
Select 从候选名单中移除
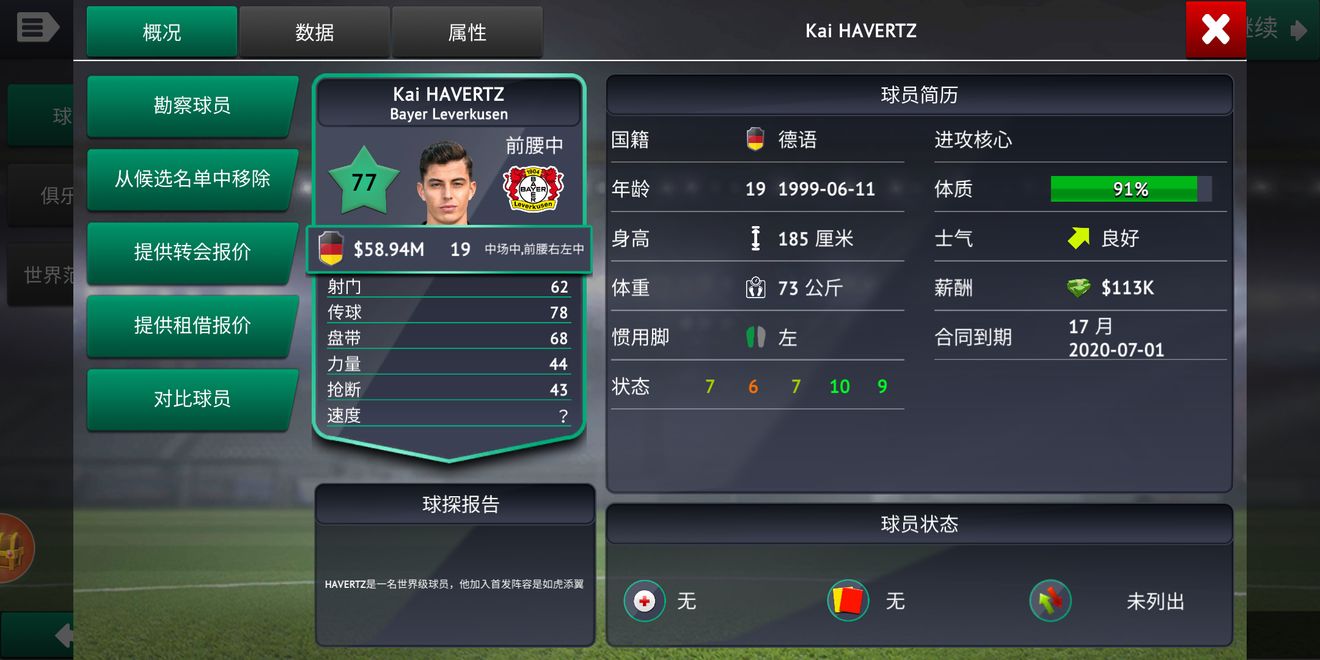pyautogui.click(x=192, y=179)
